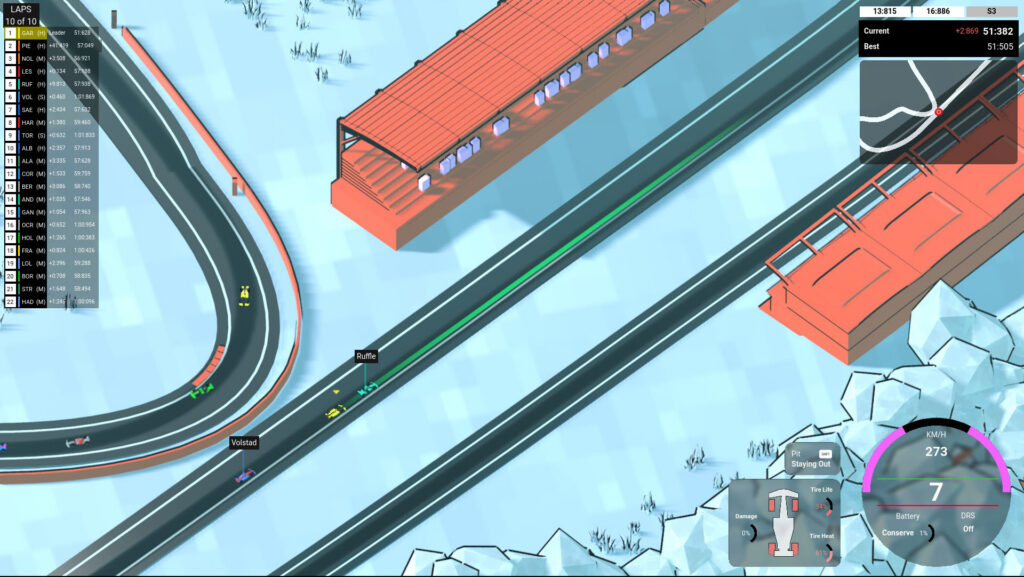Viewport: 1024px width, 577px height.
Task: Toggle the DRS Off setting
Action: [967, 528]
